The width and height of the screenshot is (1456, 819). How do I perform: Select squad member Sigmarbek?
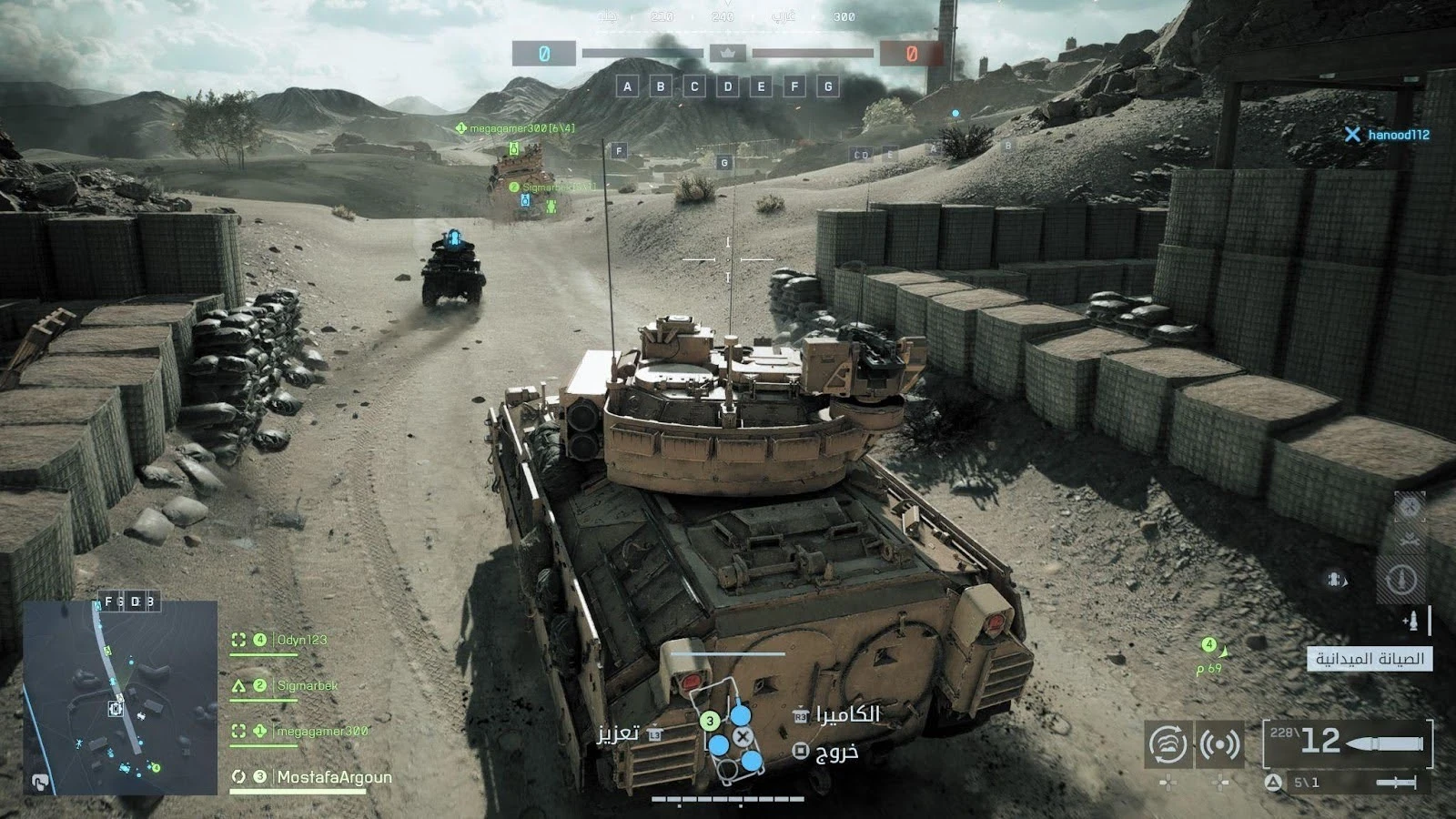point(307,685)
